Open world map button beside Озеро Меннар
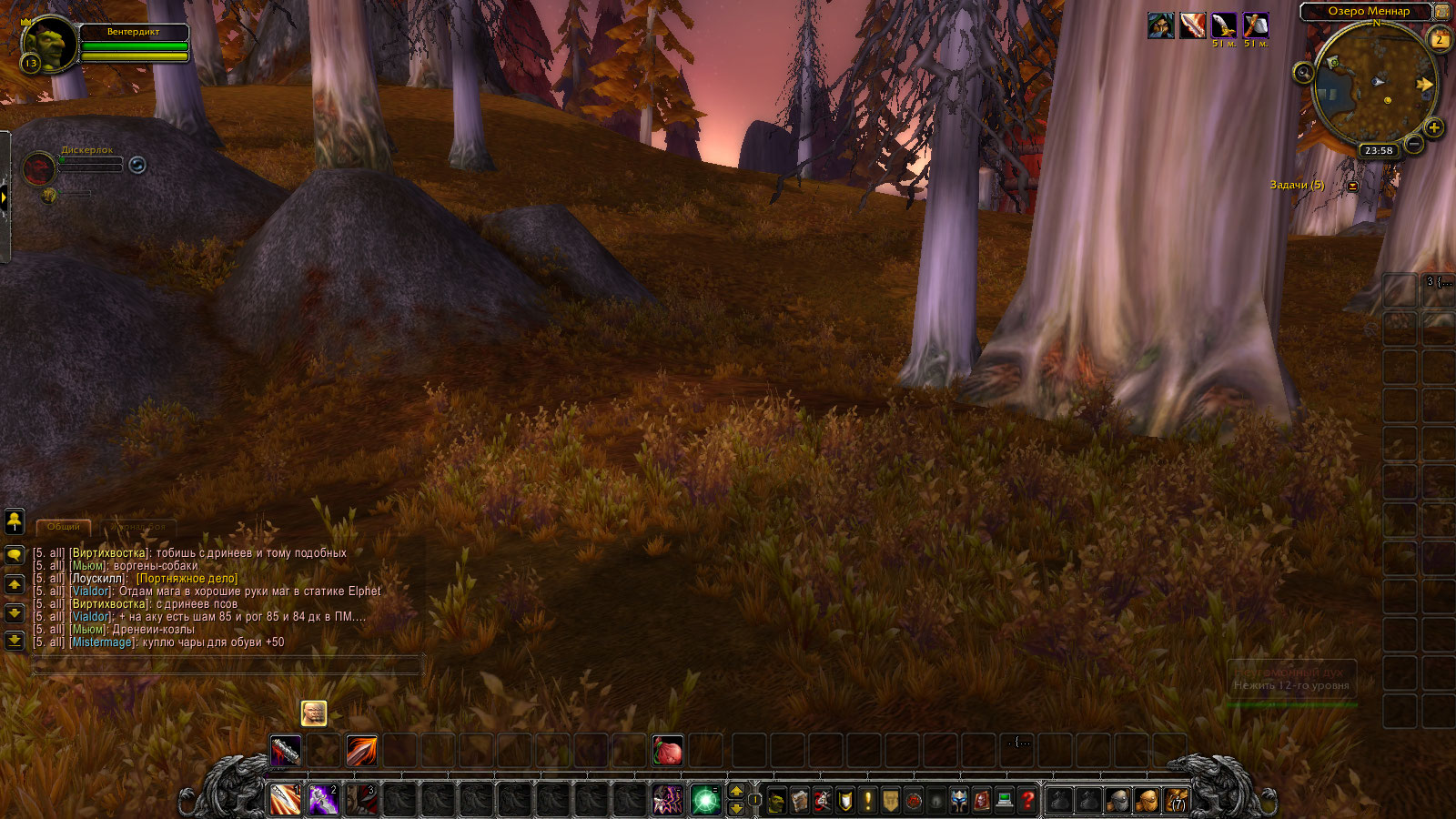Screen dimensions: 1456x819 point(1442,11)
